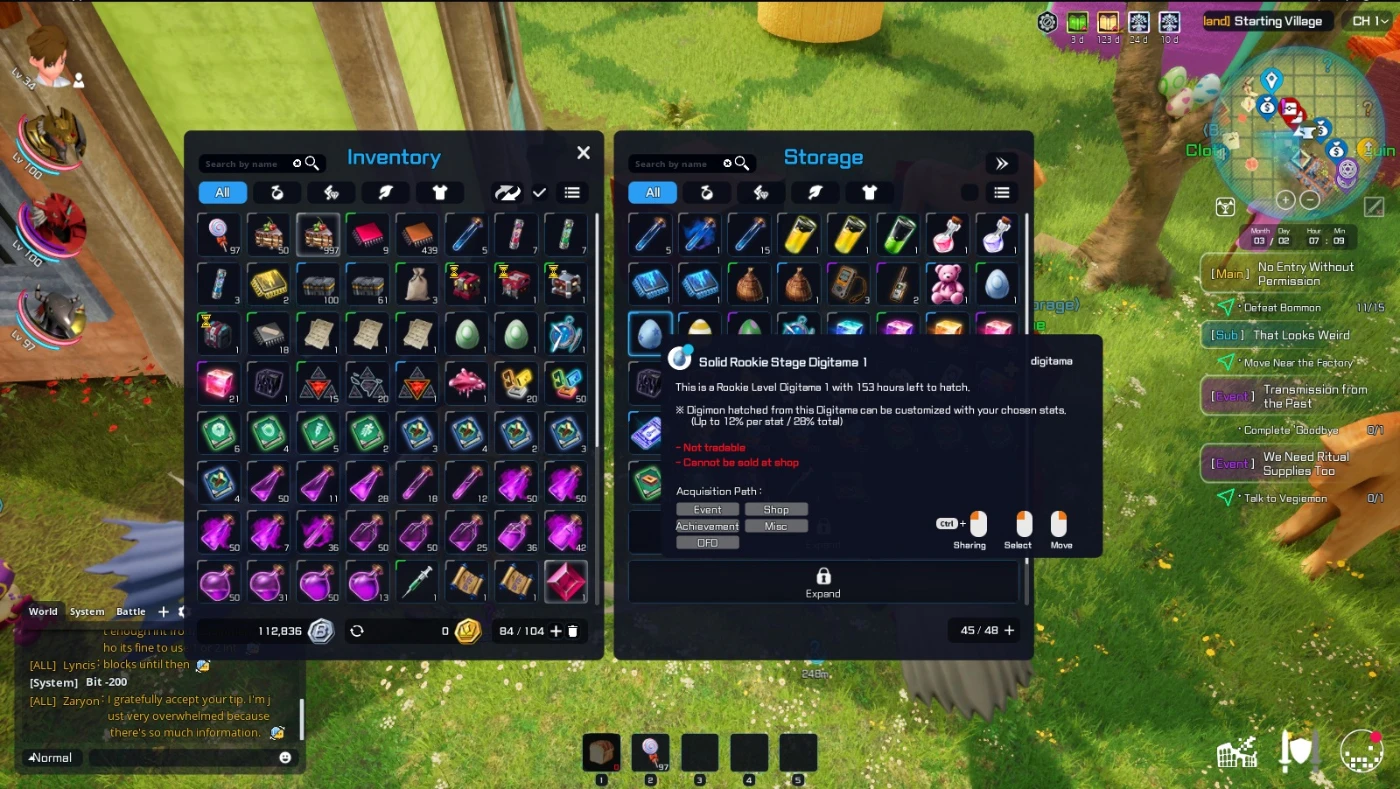Select the lollipop item in Inventory
Image resolution: width=1400 pixels, height=789 pixels.
(218, 234)
